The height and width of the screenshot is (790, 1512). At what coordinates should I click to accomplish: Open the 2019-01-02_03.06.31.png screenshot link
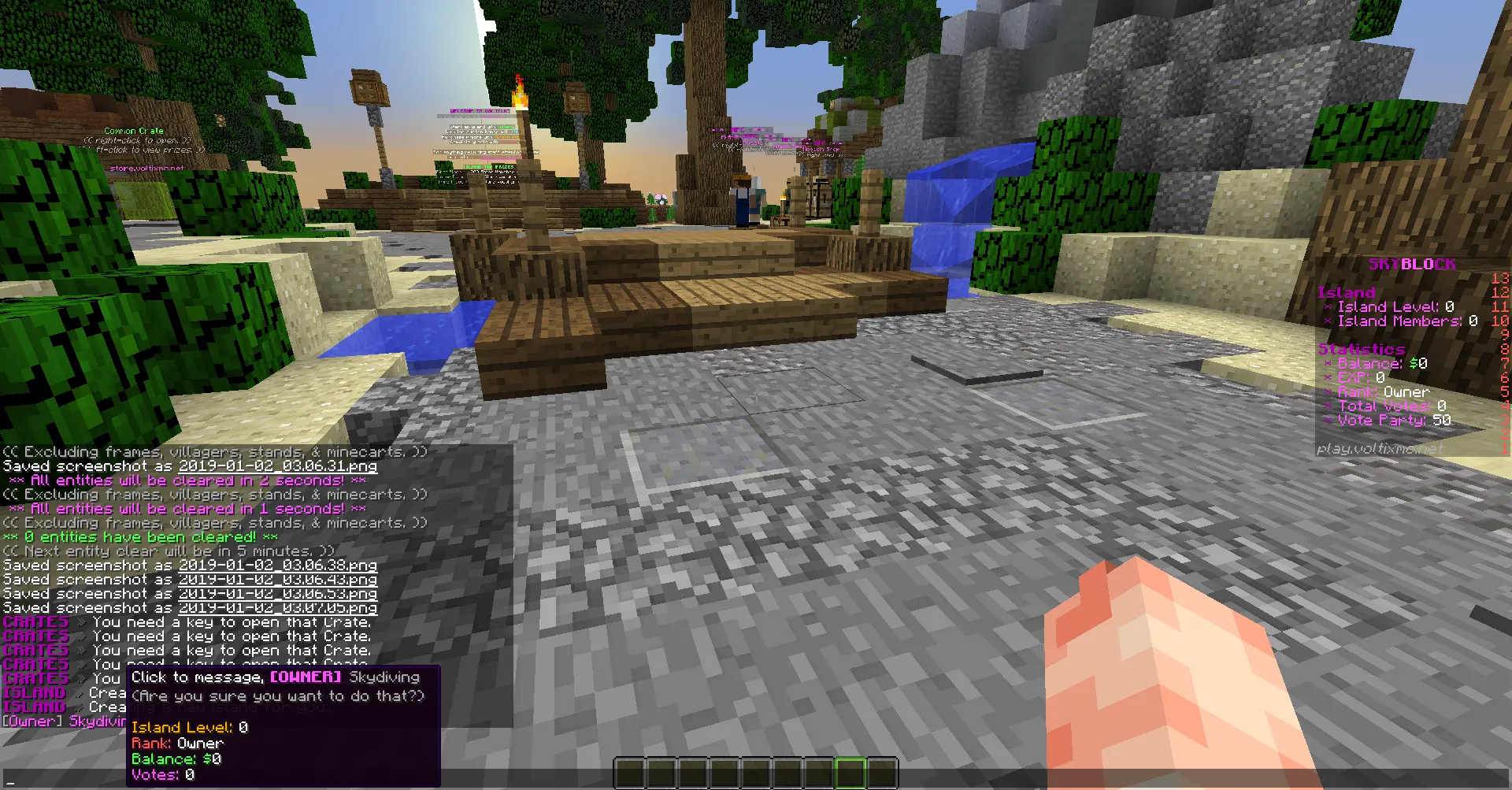pos(277,466)
